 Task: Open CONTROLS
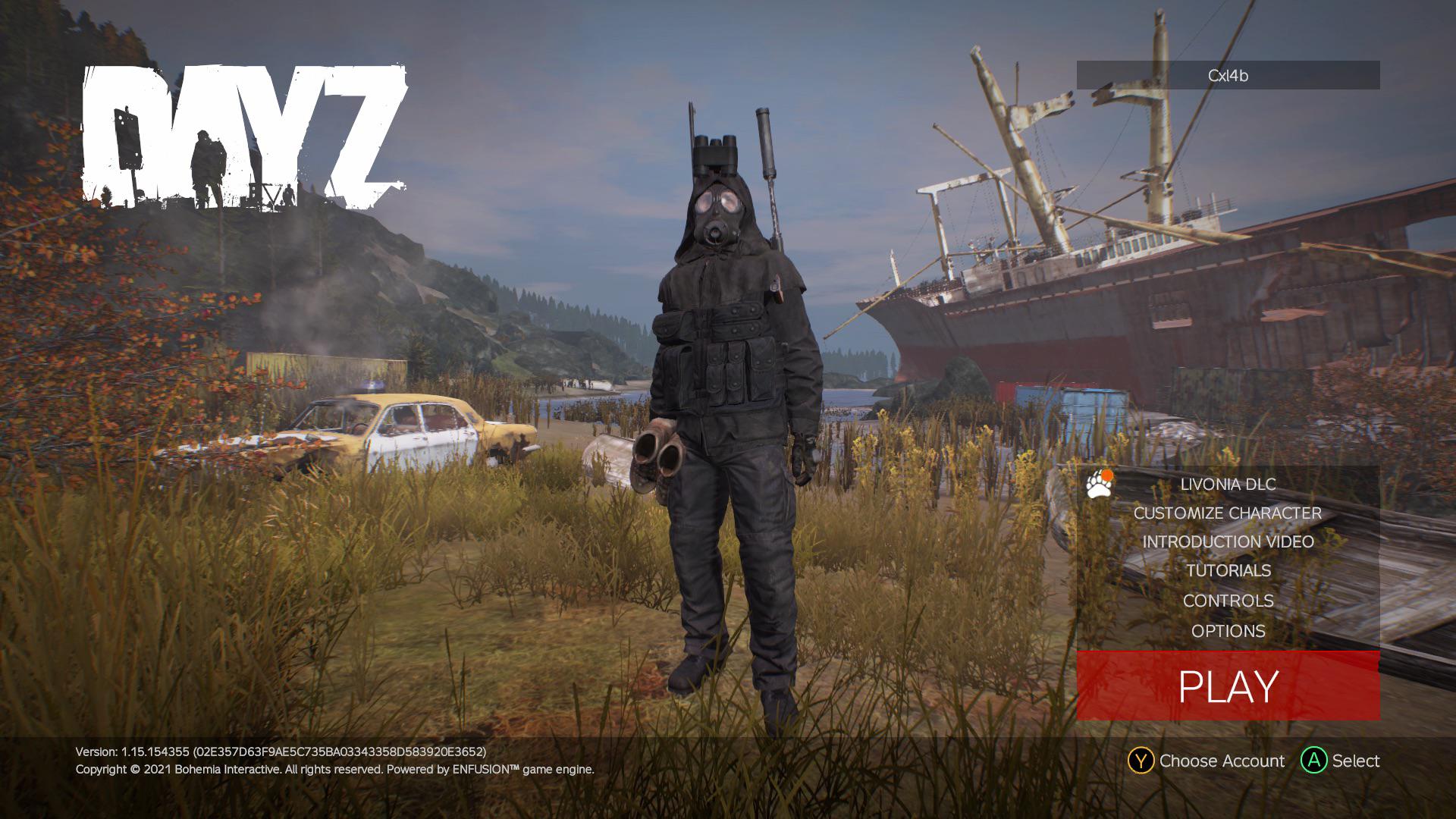(1230, 601)
